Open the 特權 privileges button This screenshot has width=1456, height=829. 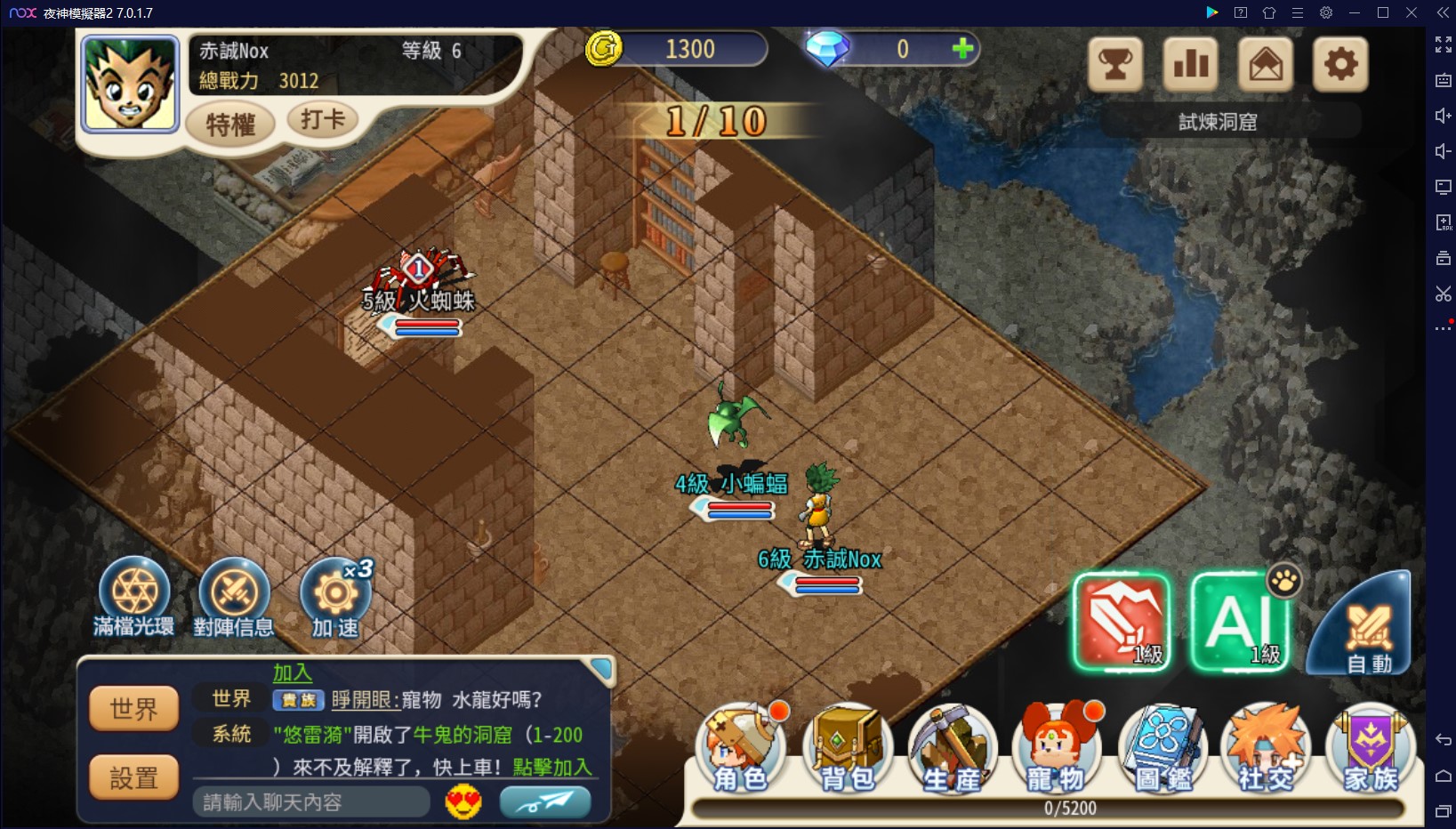click(x=229, y=124)
